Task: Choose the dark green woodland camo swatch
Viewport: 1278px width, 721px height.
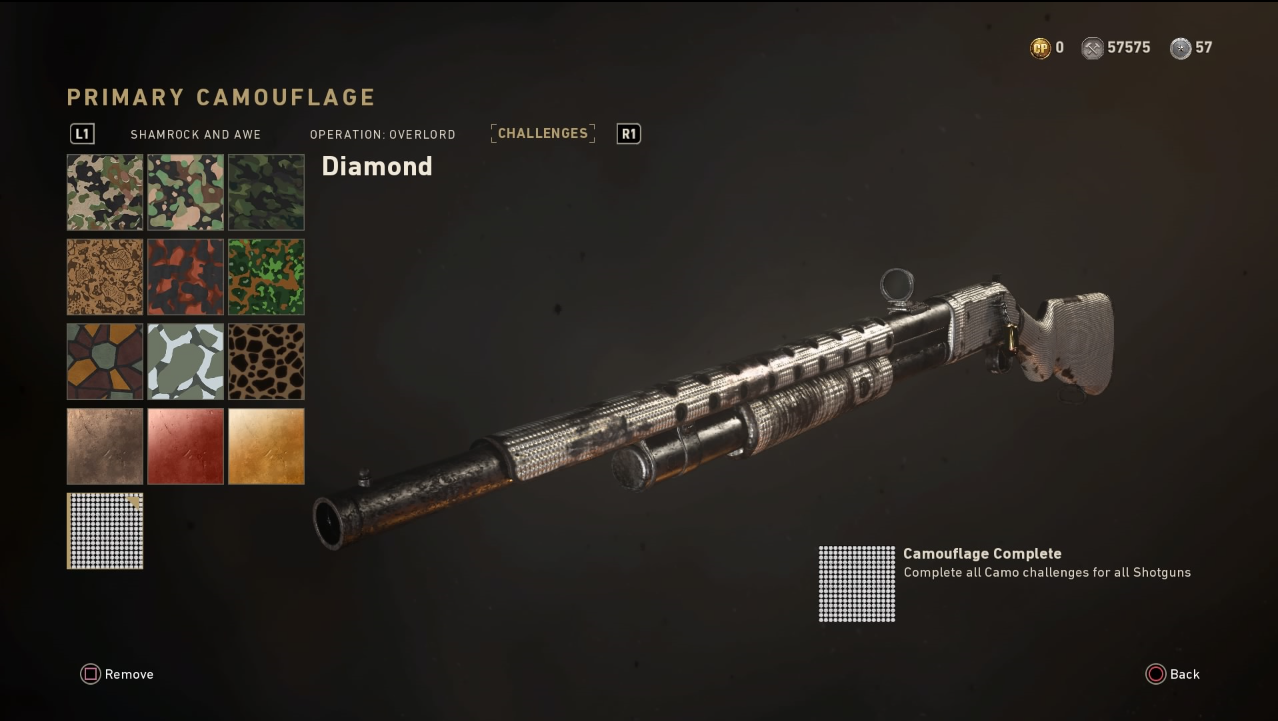Action: pyautogui.click(x=266, y=192)
